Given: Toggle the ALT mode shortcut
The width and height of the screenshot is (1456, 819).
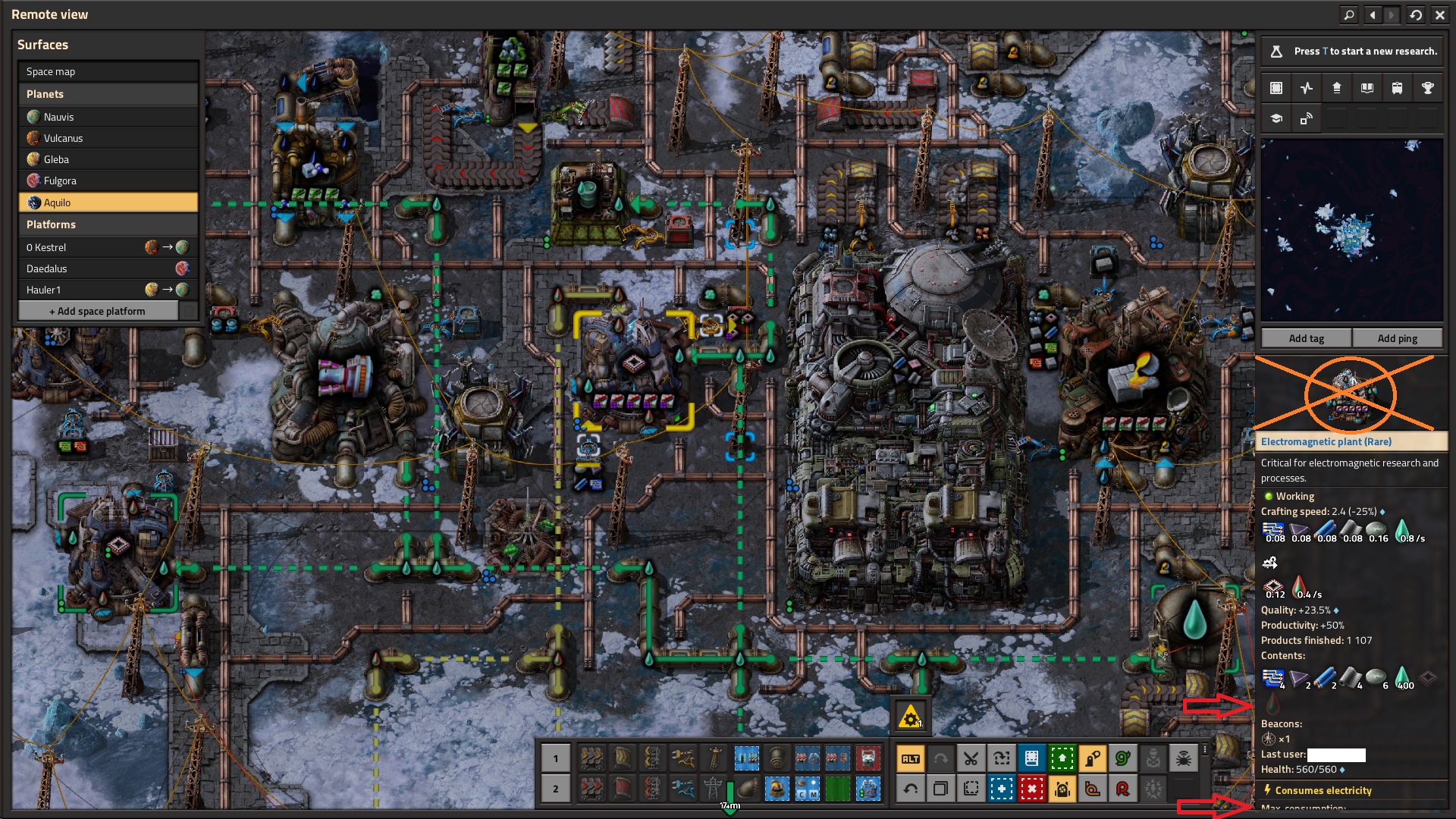Looking at the screenshot, I should pyautogui.click(x=910, y=758).
